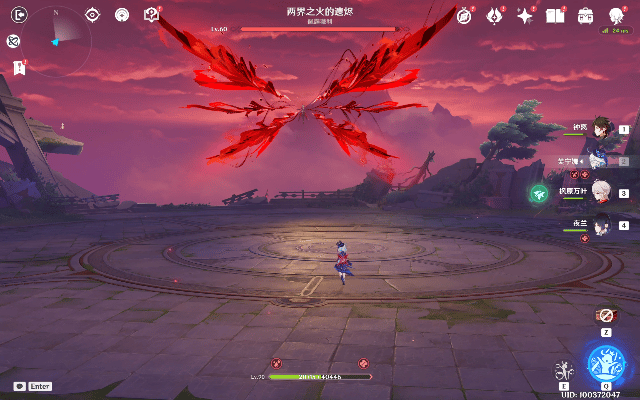Open the party setup icon
Viewport: 640px width, 400px height.
[122, 15]
